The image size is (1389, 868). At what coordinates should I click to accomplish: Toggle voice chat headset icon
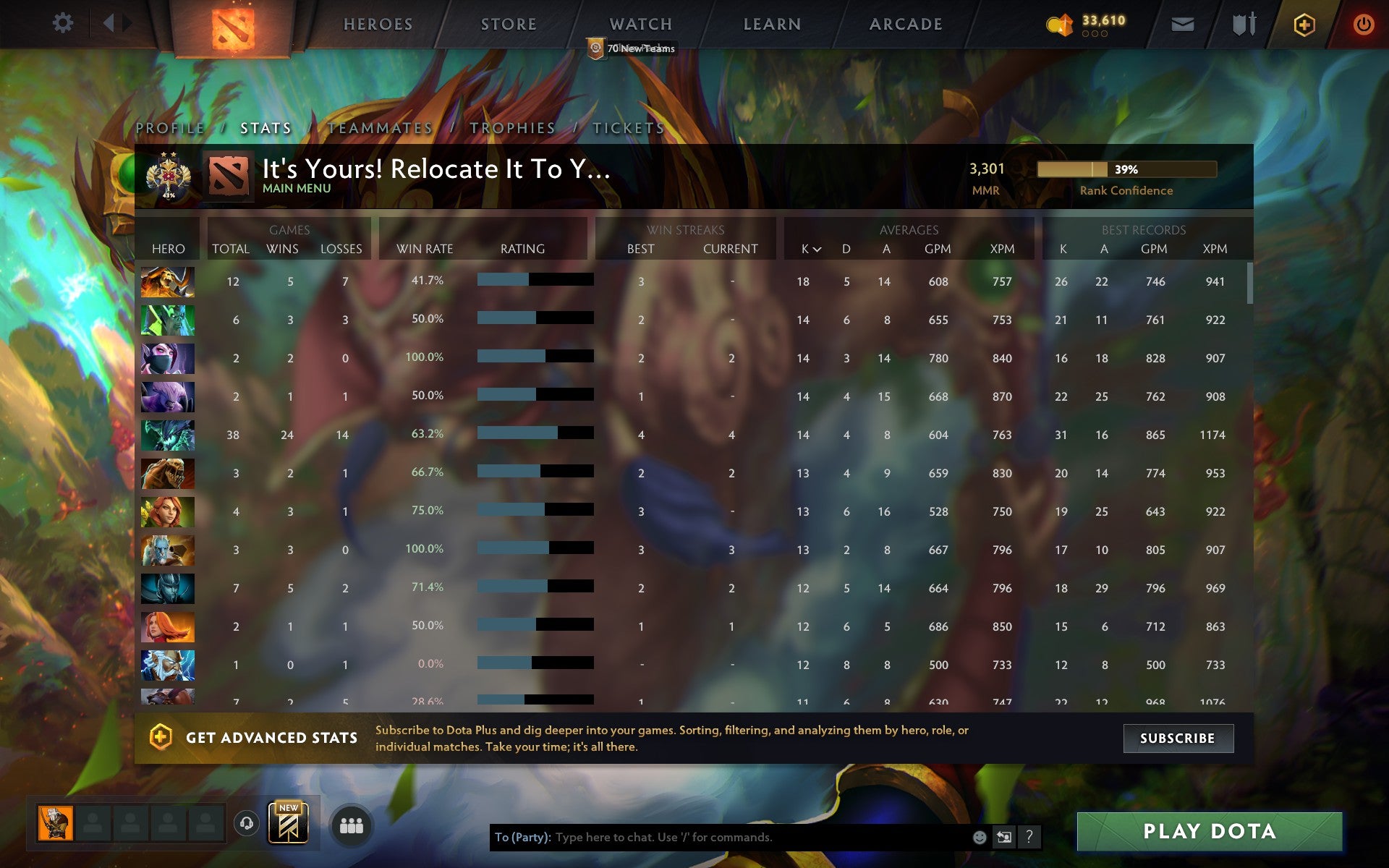point(247,825)
